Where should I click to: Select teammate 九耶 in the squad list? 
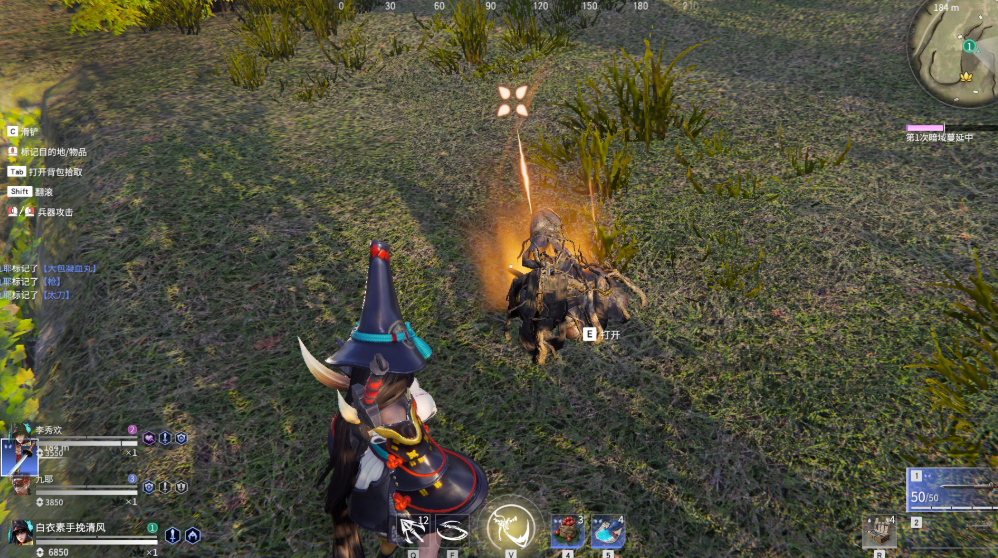tap(20, 486)
